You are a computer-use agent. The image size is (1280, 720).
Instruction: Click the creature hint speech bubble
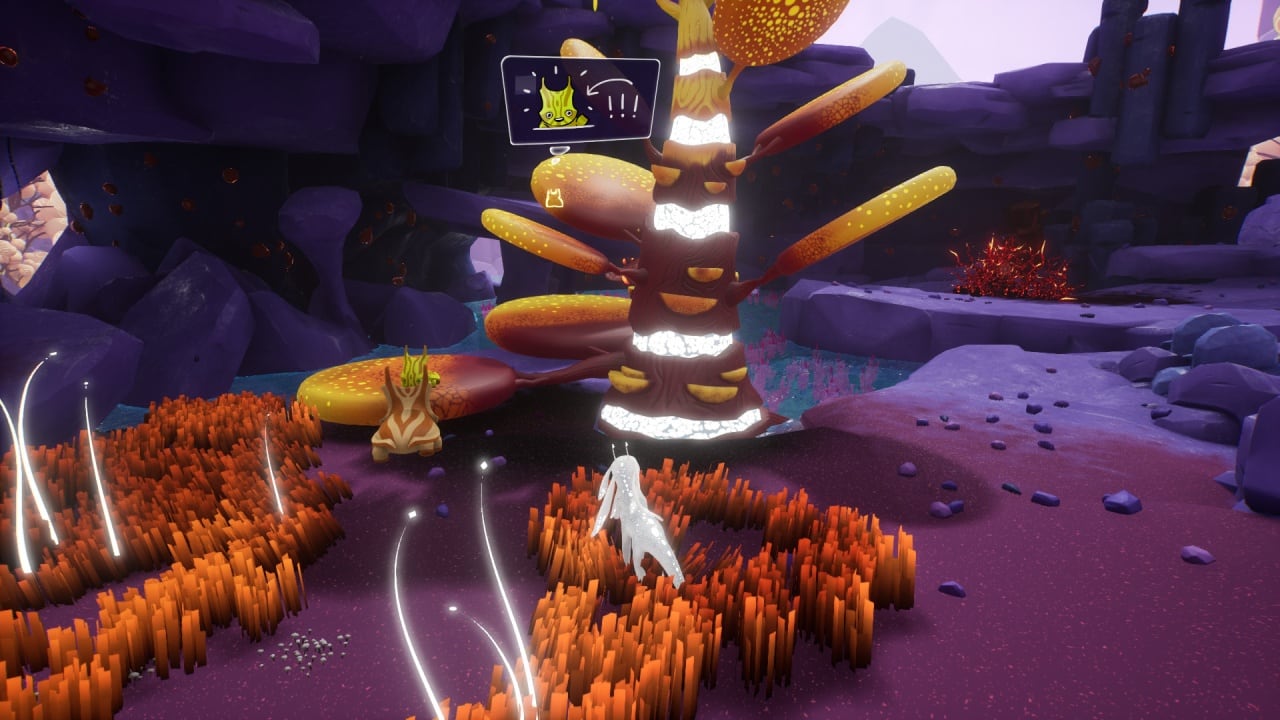pyautogui.click(x=580, y=101)
